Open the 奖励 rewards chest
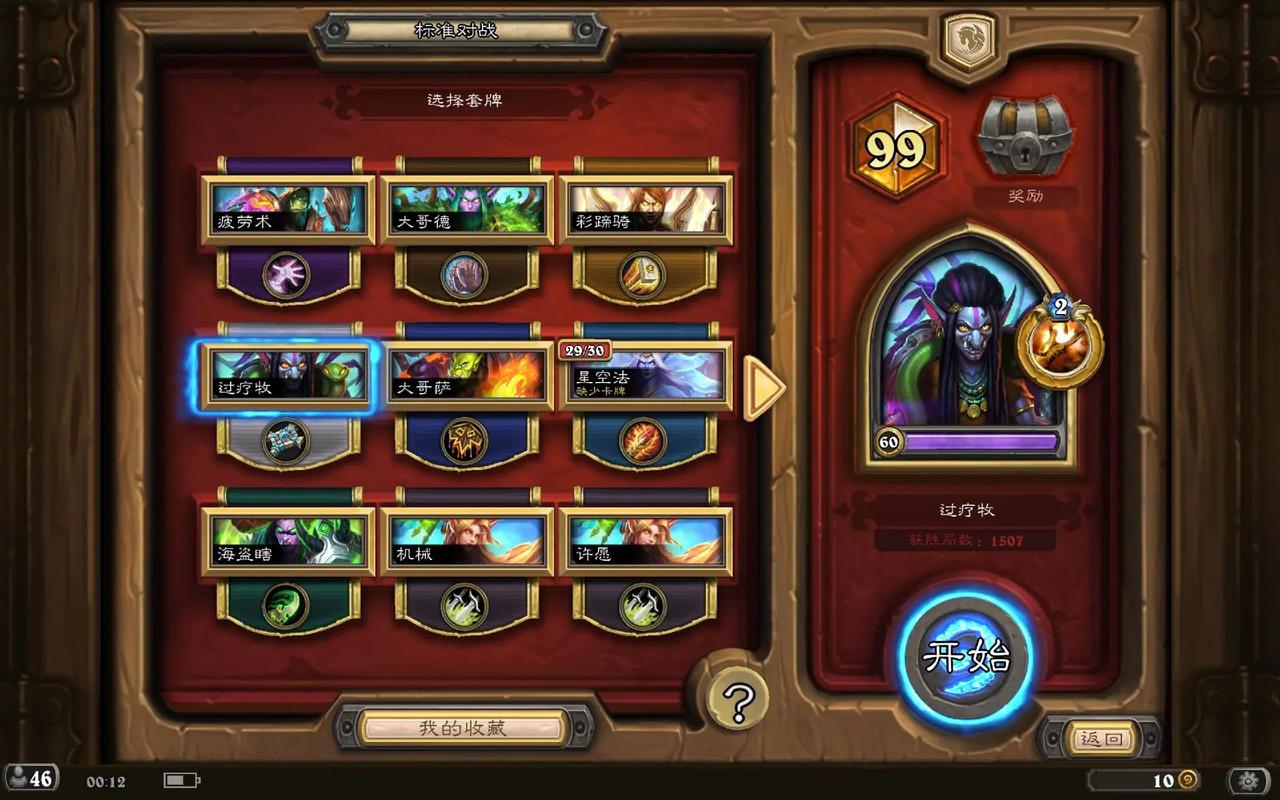Viewport: 1280px width, 800px height. click(x=1025, y=138)
